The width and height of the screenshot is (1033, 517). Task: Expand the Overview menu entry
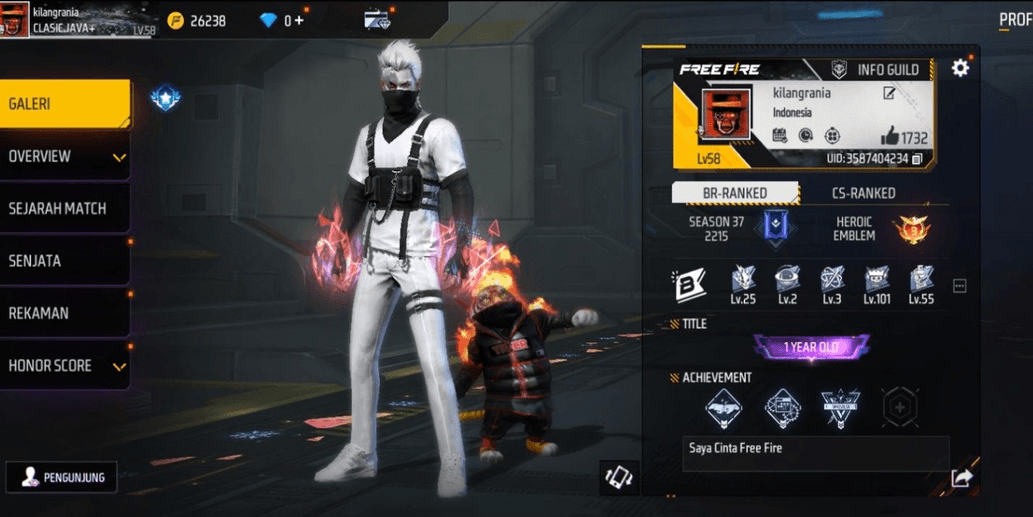[x=64, y=157]
